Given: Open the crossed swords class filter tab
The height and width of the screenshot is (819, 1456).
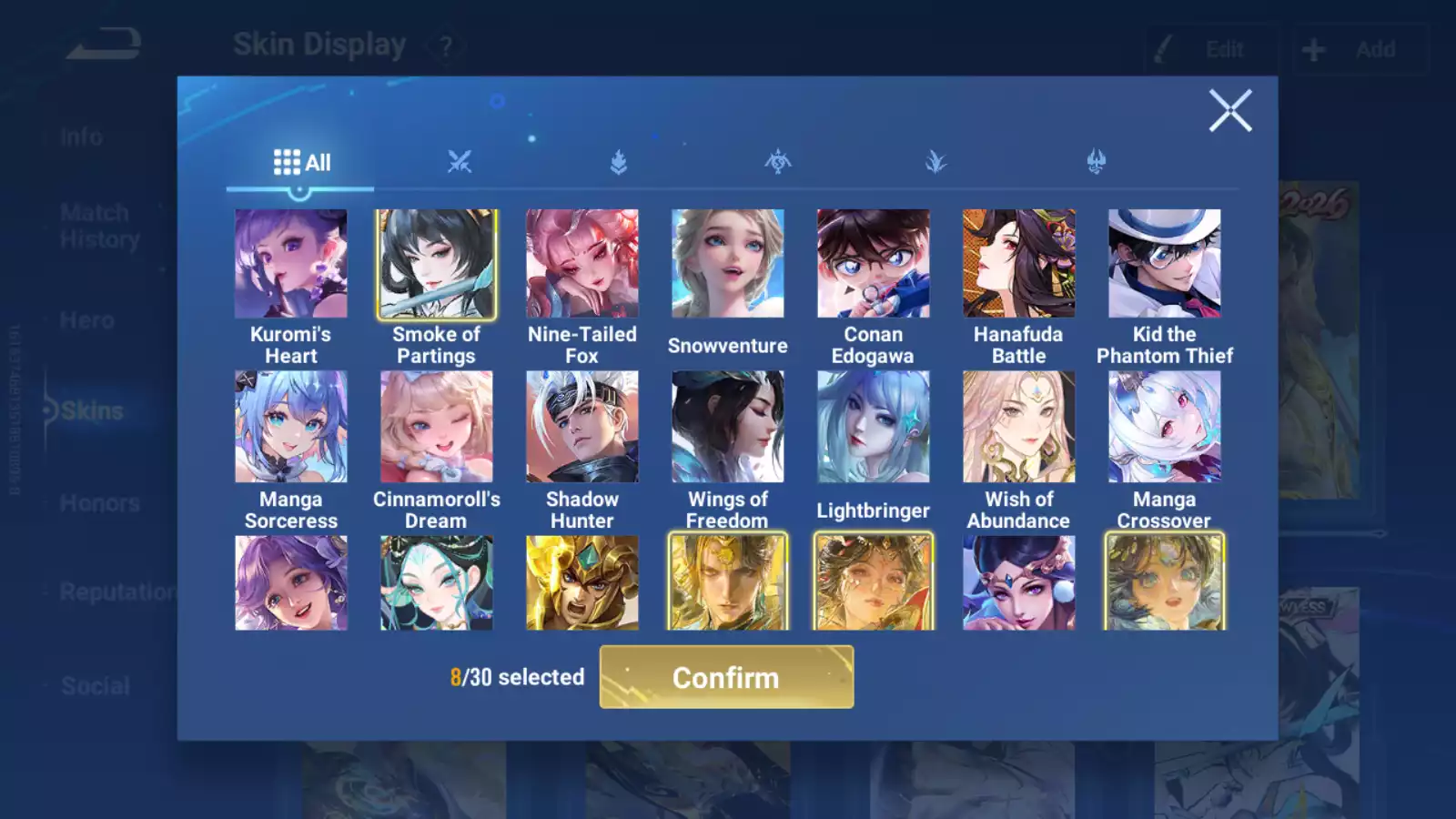Looking at the screenshot, I should [460, 161].
